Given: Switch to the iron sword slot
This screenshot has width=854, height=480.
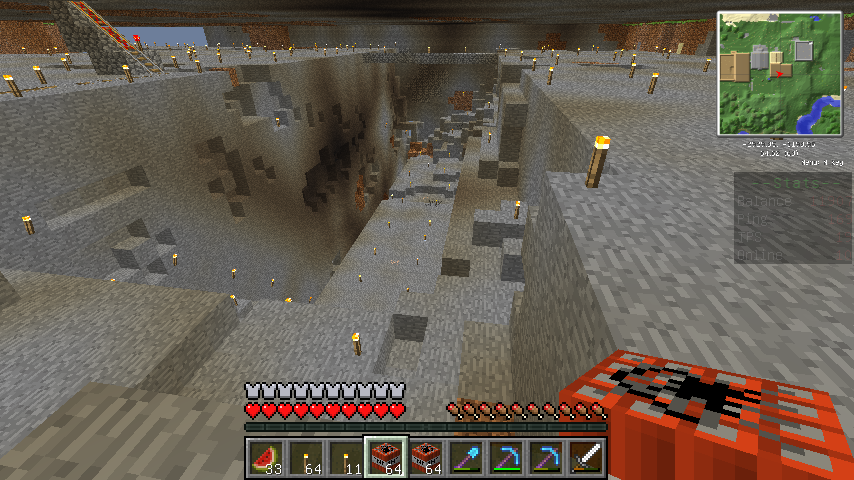Looking at the screenshot, I should (x=585, y=458).
